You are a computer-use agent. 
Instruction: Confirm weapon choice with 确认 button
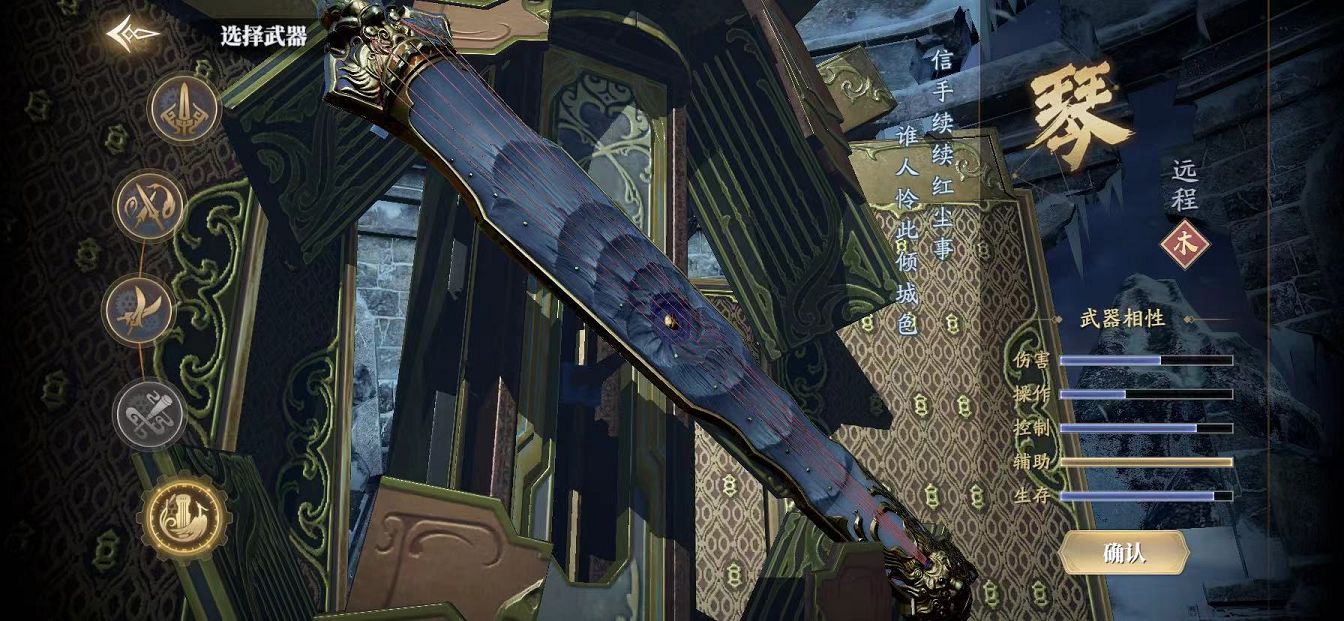pyautogui.click(x=1123, y=553)
